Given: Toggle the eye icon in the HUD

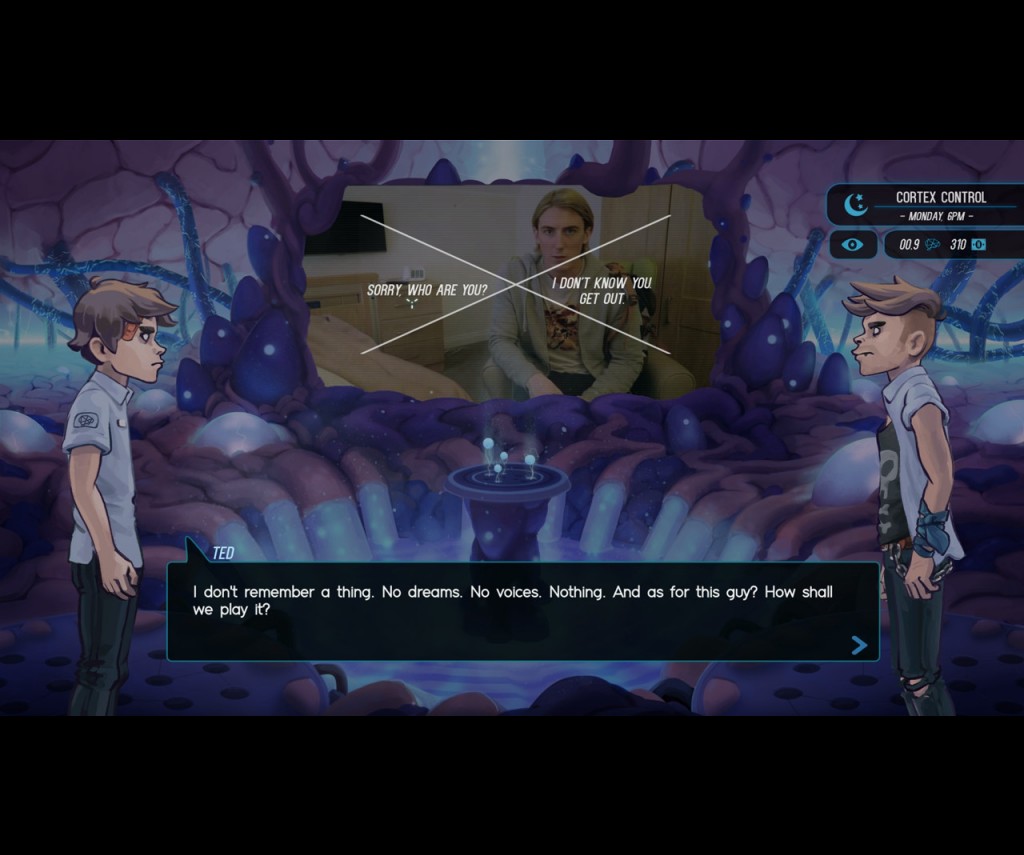Looking at the screenshot, I should (x=852, y=244).
